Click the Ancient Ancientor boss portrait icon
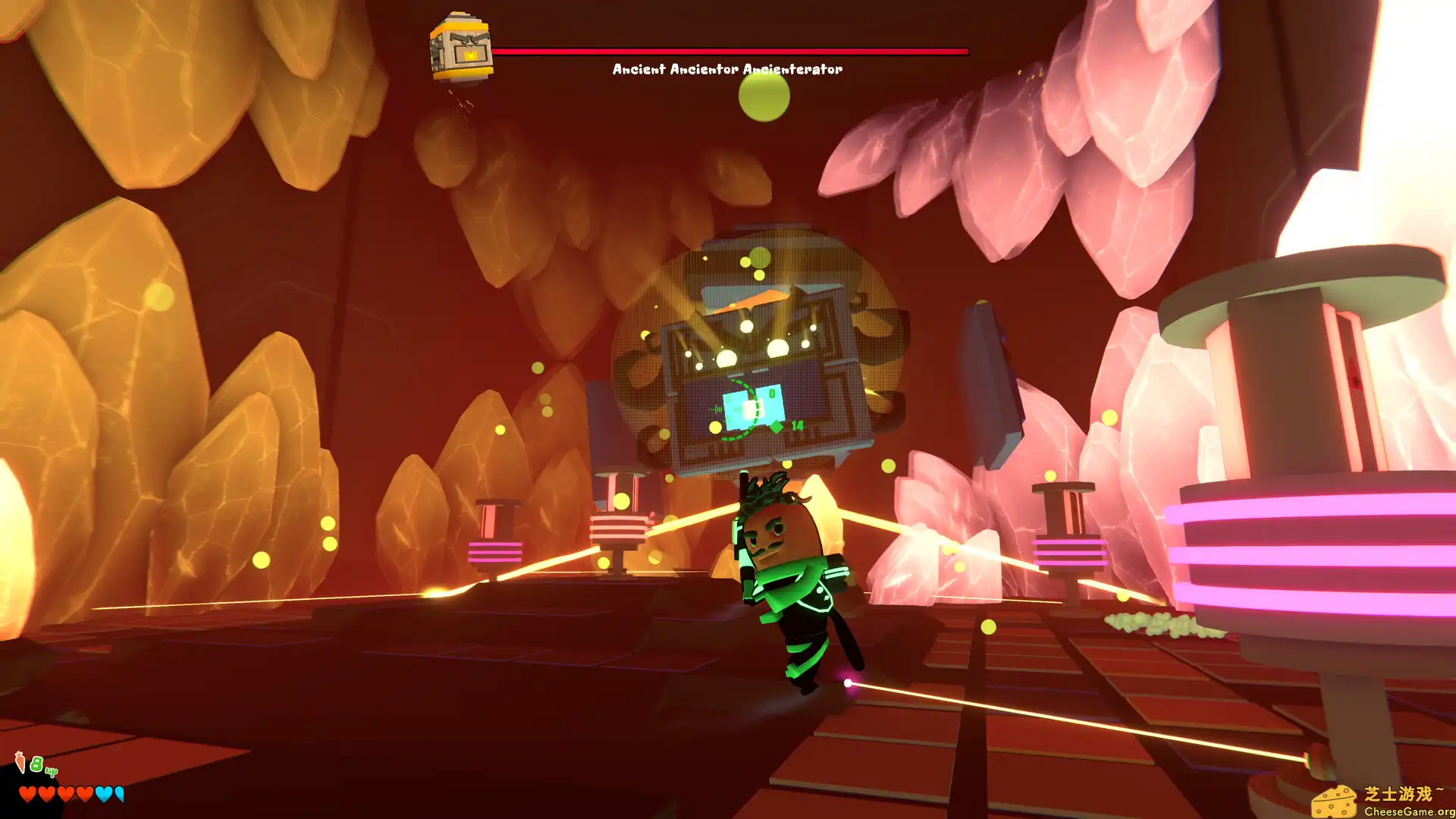Image resolution: width=1456 pixels, height=819 pixels. tap(461, 47)
